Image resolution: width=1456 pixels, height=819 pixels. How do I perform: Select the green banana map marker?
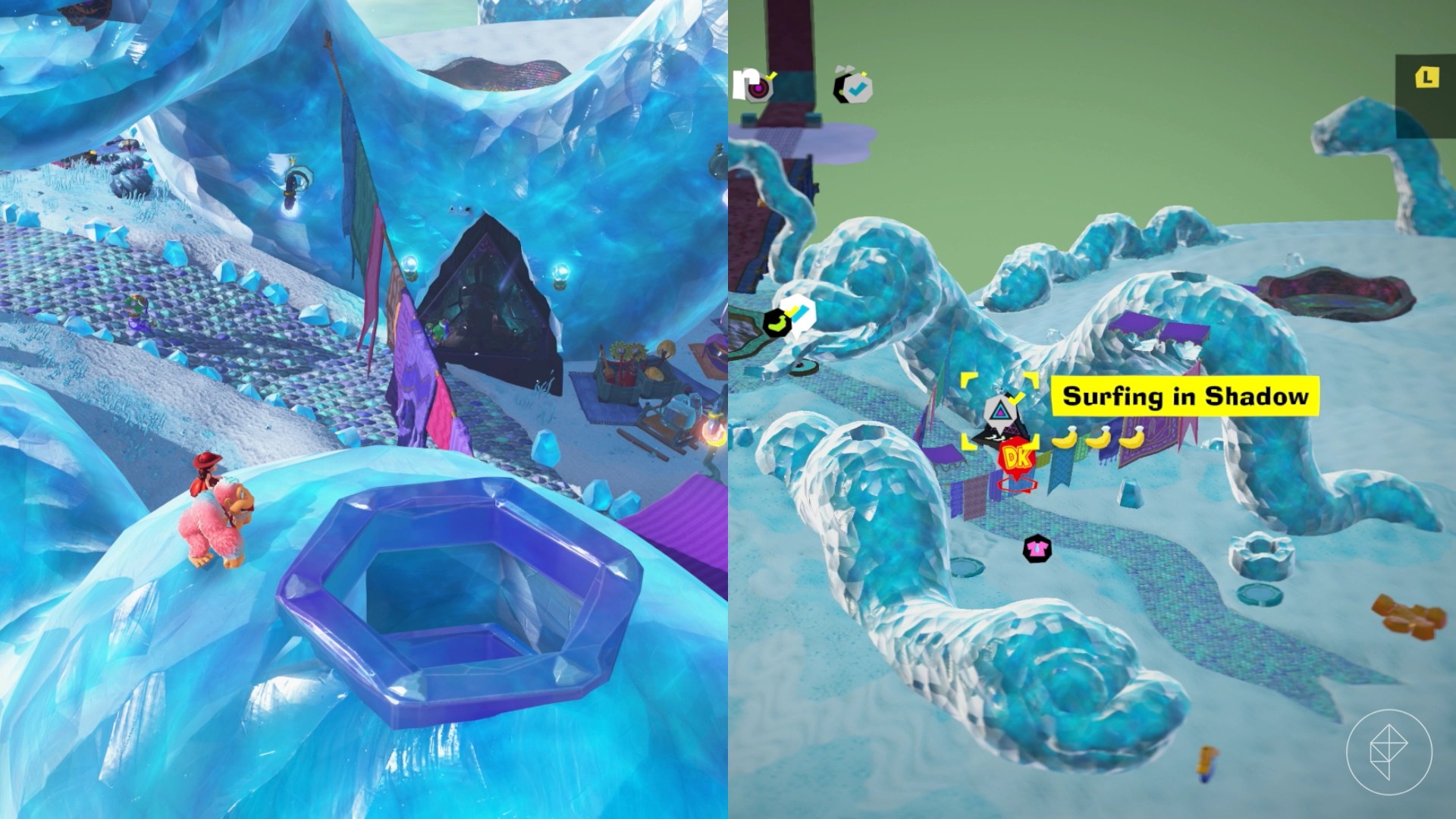point(777,322)
